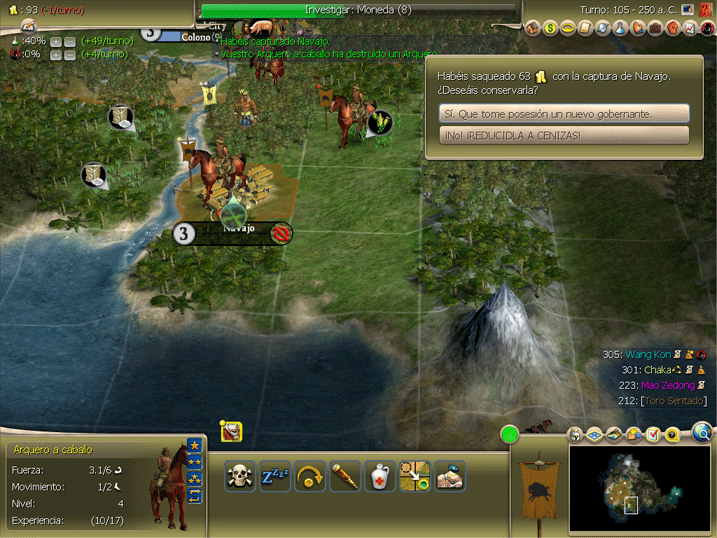Viewport: 717px width, 538px height.
Task: Activate the spyglass explore action
Action: click(345, 477)
